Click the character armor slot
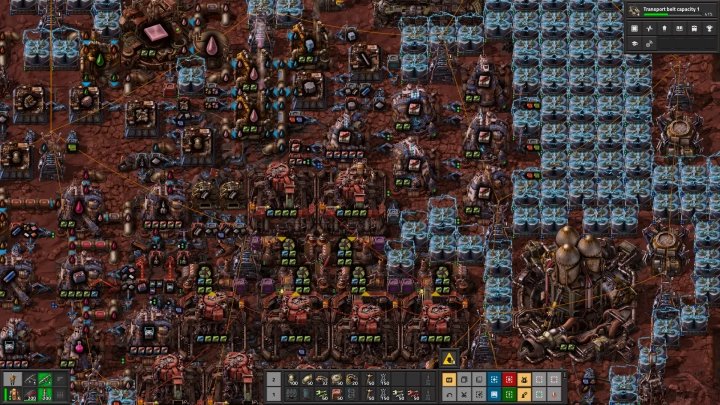Viewport: 720px width, 405px height. [x=12, y=380]
